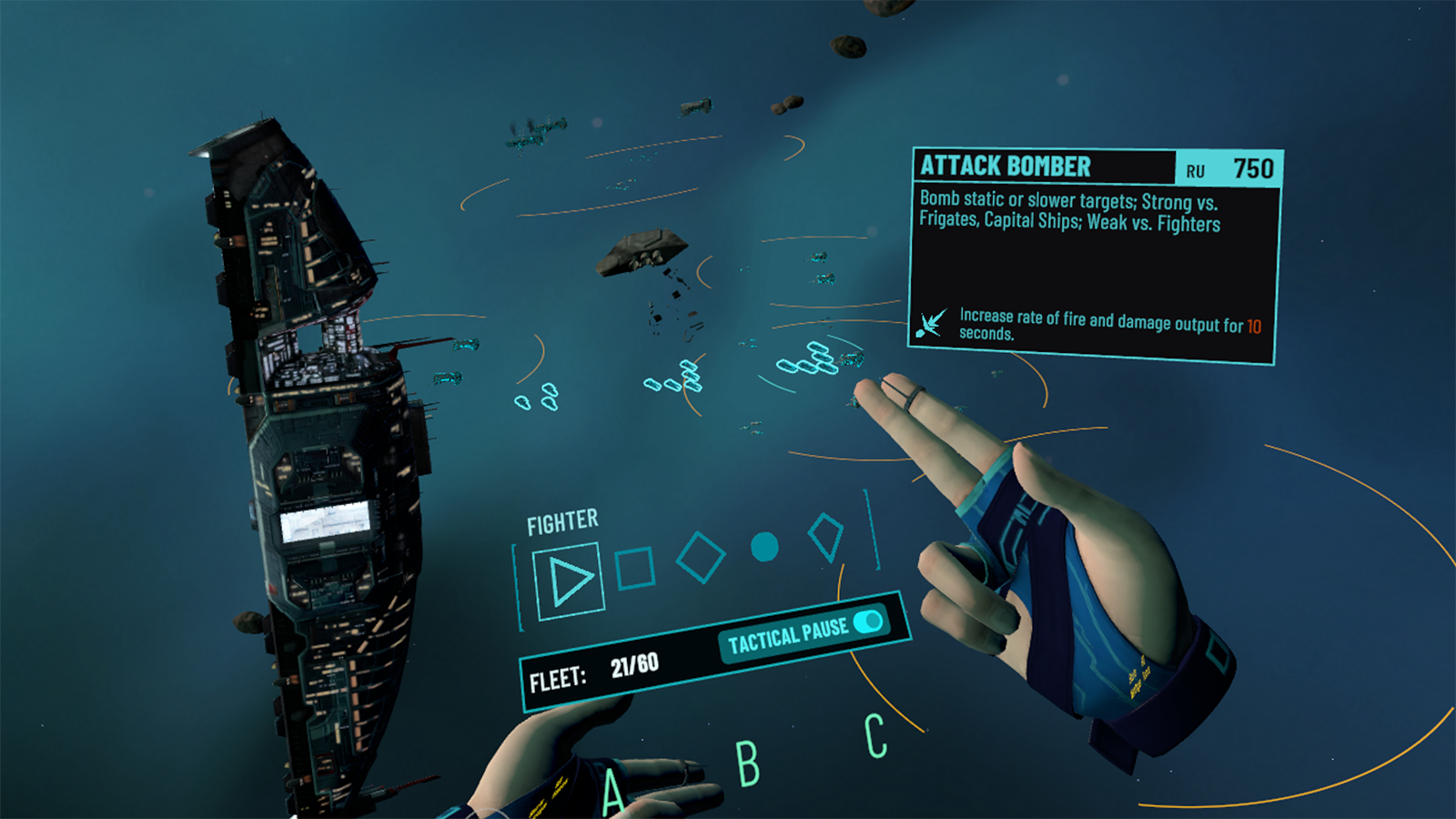Toggle the Tactical Pause switch
The height and width of the screenshot is (819, 1456).
[868, 622]
